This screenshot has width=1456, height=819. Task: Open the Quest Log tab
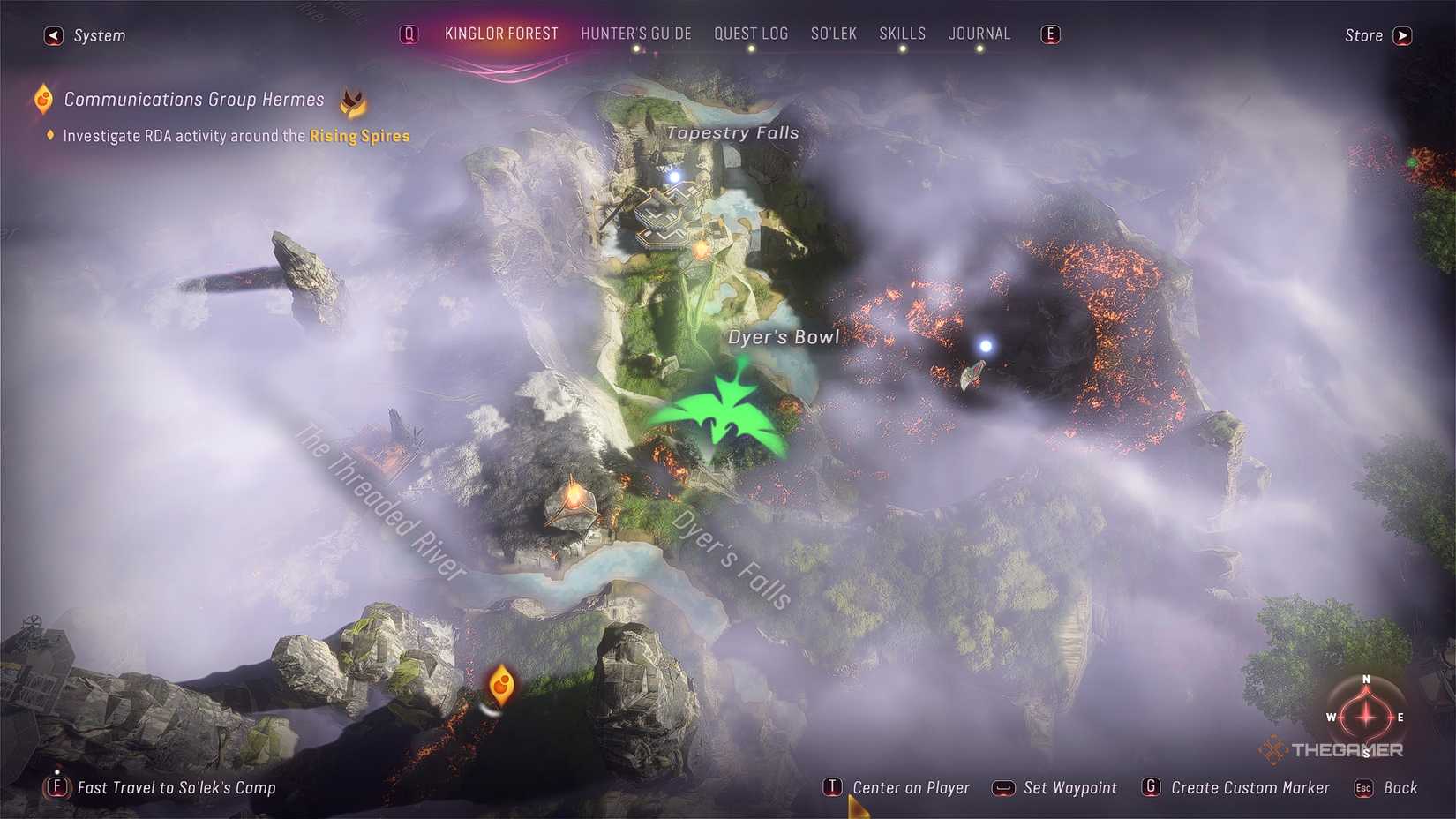[x=751, y=34]
